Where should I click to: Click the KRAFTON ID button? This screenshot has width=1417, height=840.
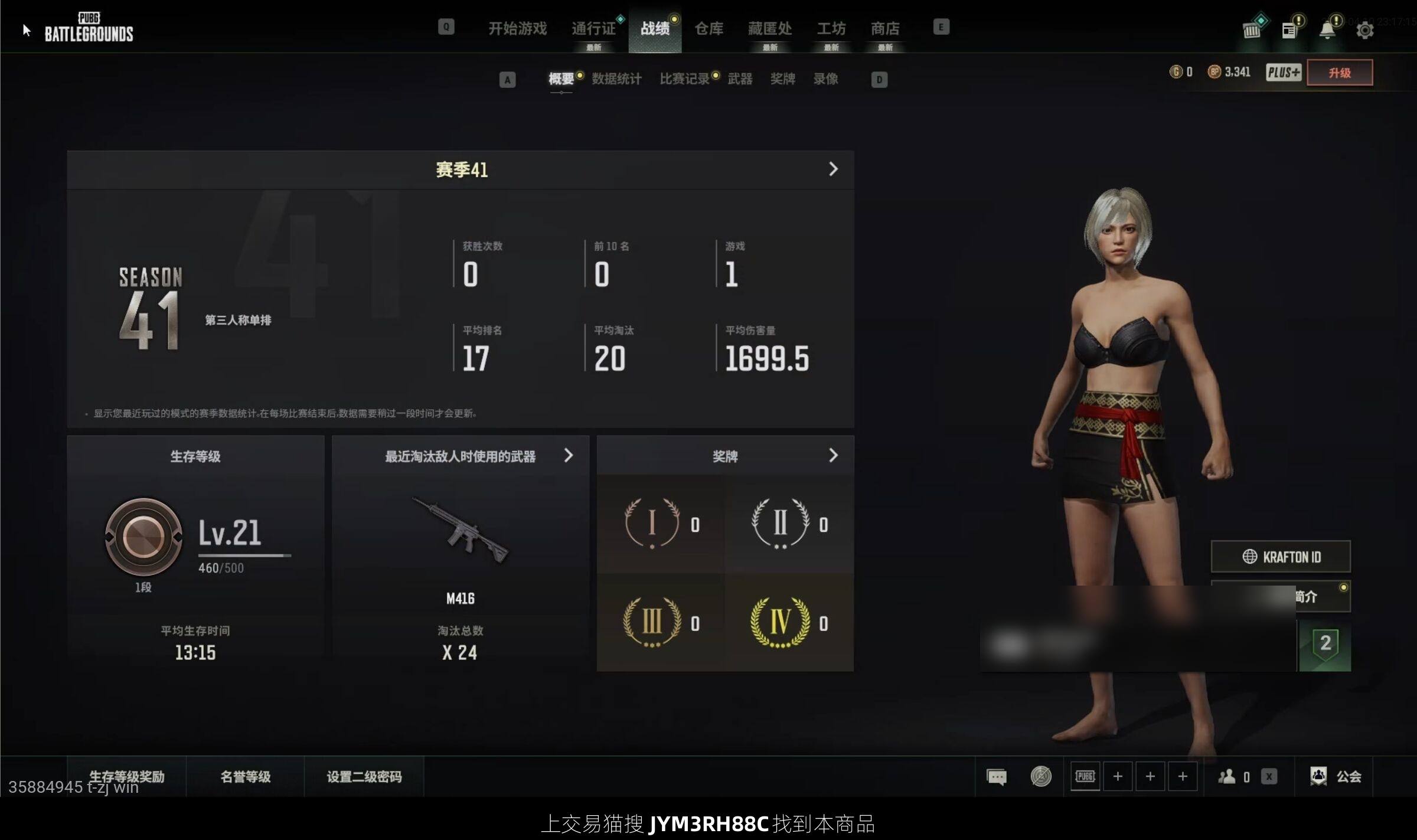1281,557
